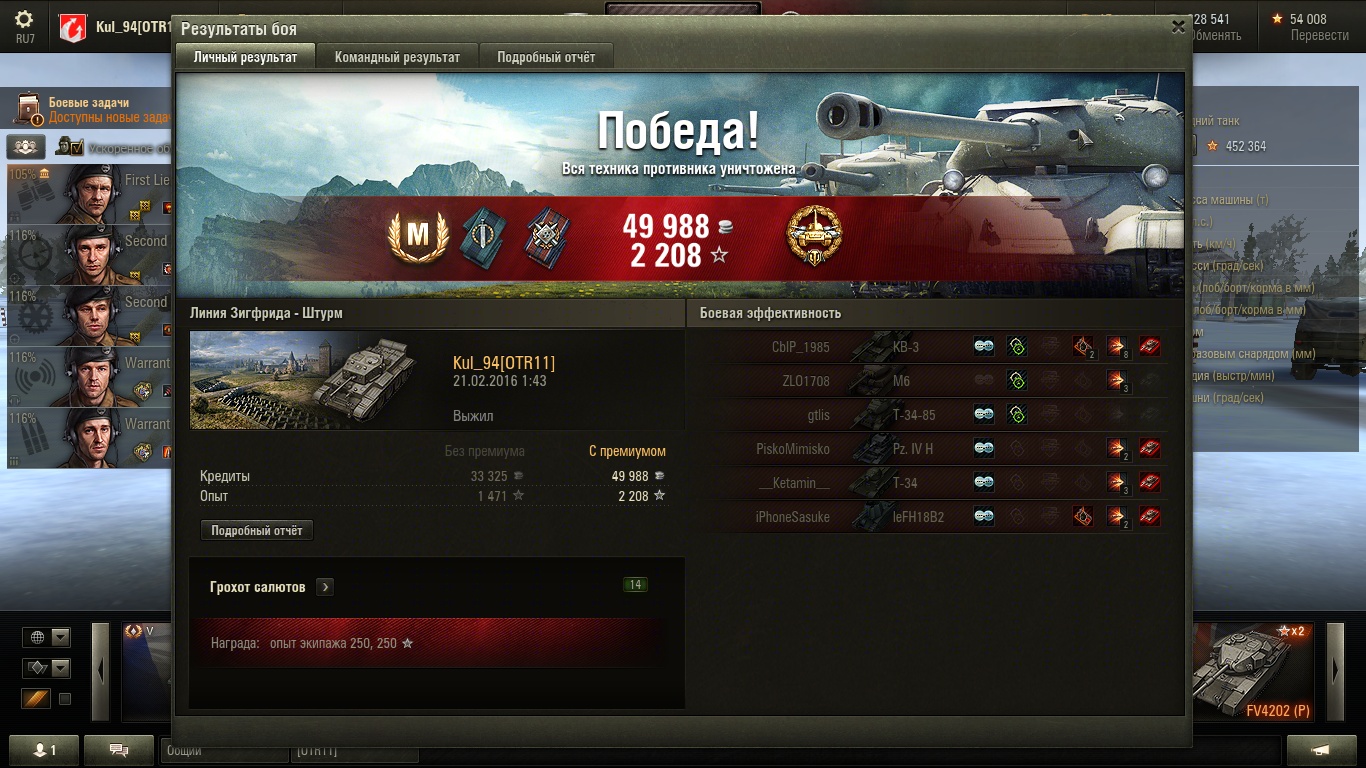Click the Подробный отчёт button below credits

click(257, 531)
